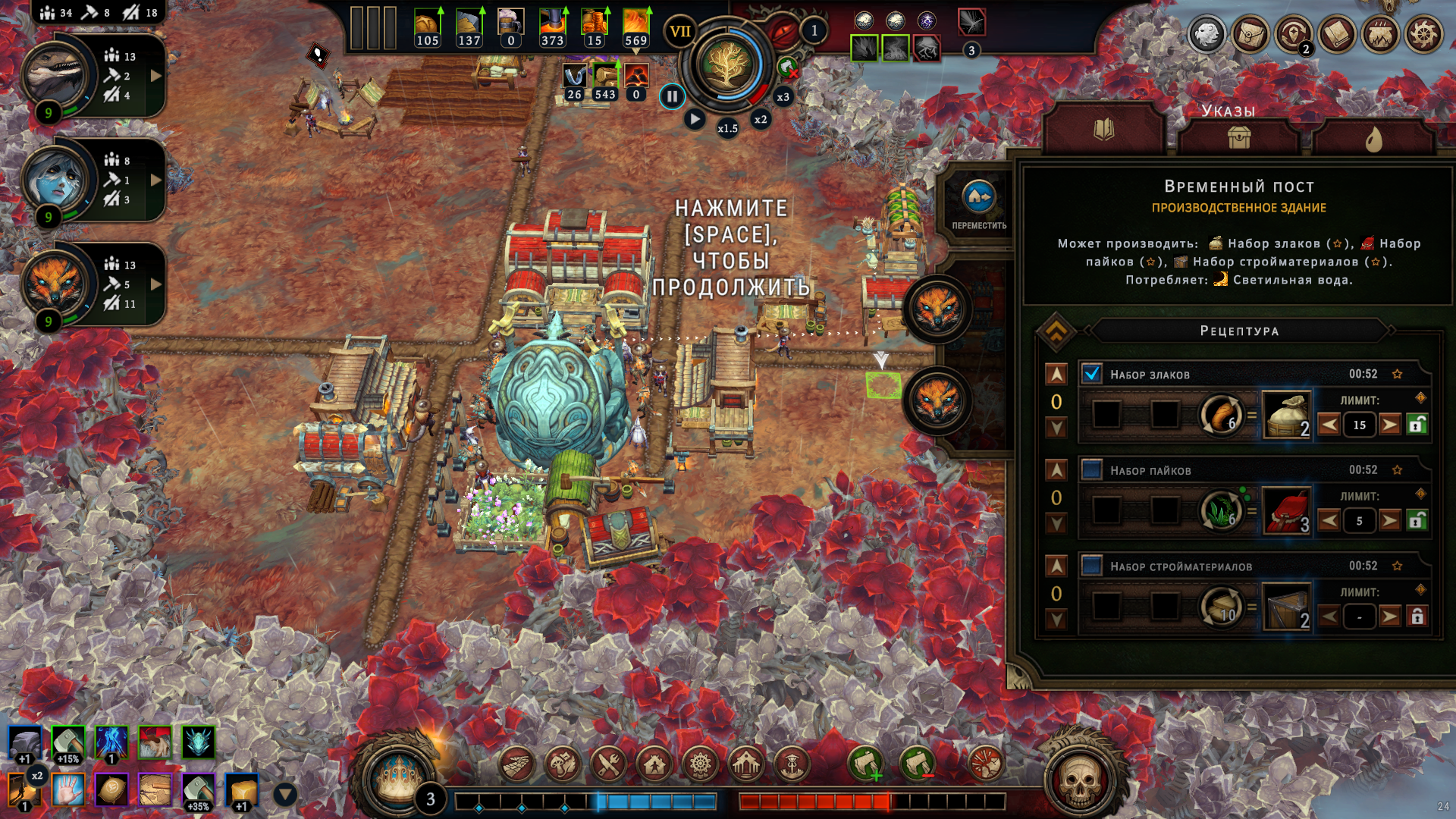Open the ship's wheel settings menu

[1423, 34]
